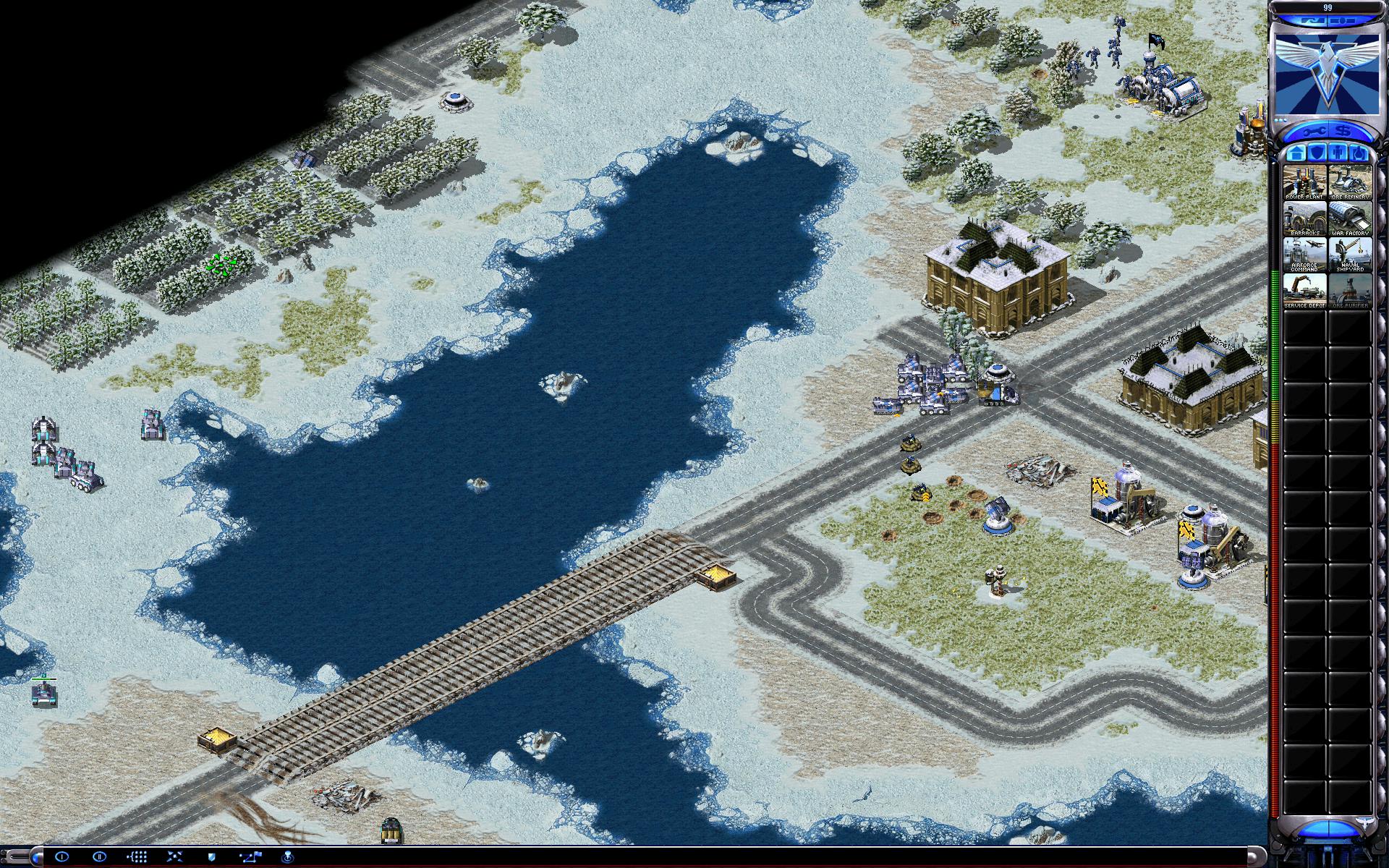Switch to the infantry build tab
The height and width of the screenshot is (868, 1389).
click(1338, 153)
